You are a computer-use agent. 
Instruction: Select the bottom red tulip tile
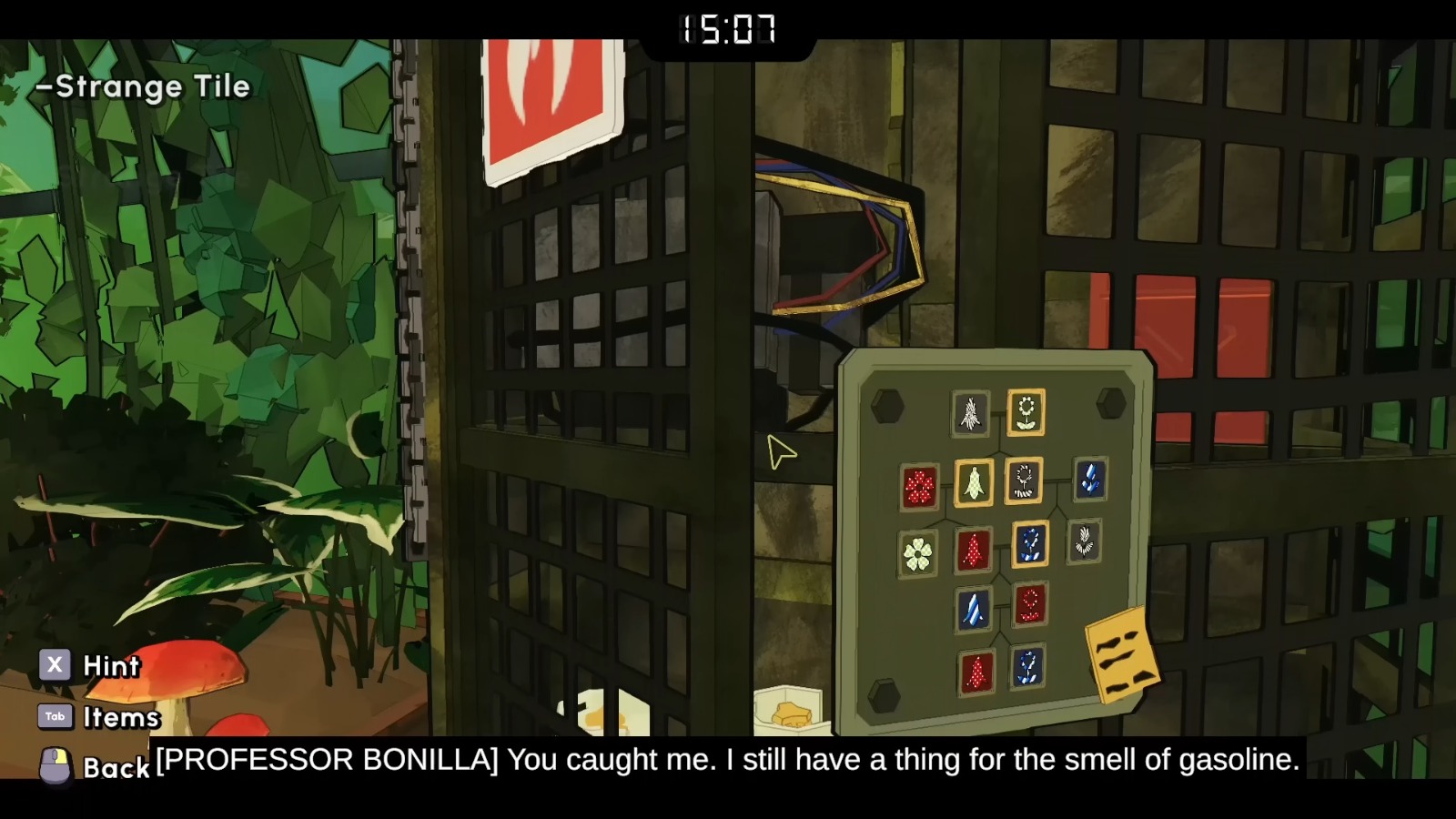coord(977,672)
